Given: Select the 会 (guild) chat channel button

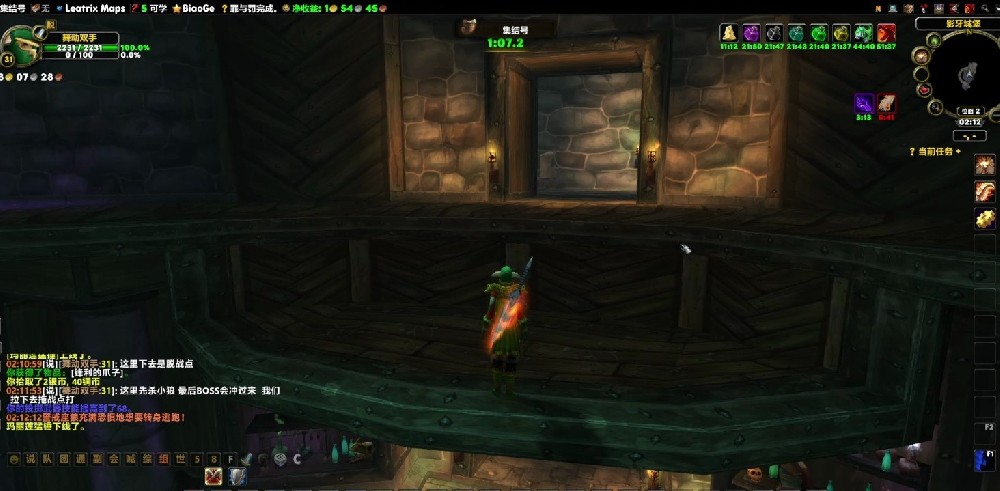Looking at the screenshot, I should click(112, 459).
